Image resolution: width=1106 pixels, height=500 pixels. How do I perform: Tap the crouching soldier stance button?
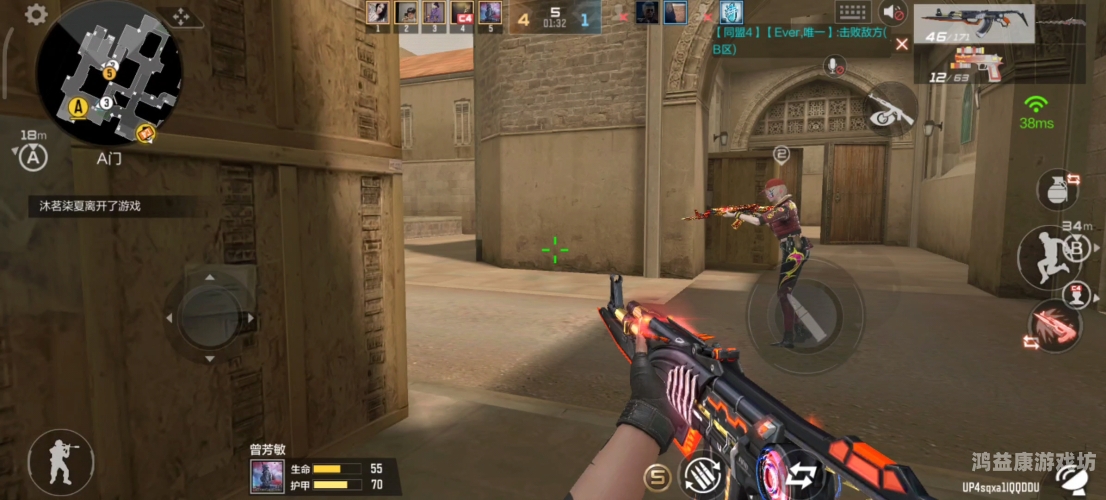[60, 463]
